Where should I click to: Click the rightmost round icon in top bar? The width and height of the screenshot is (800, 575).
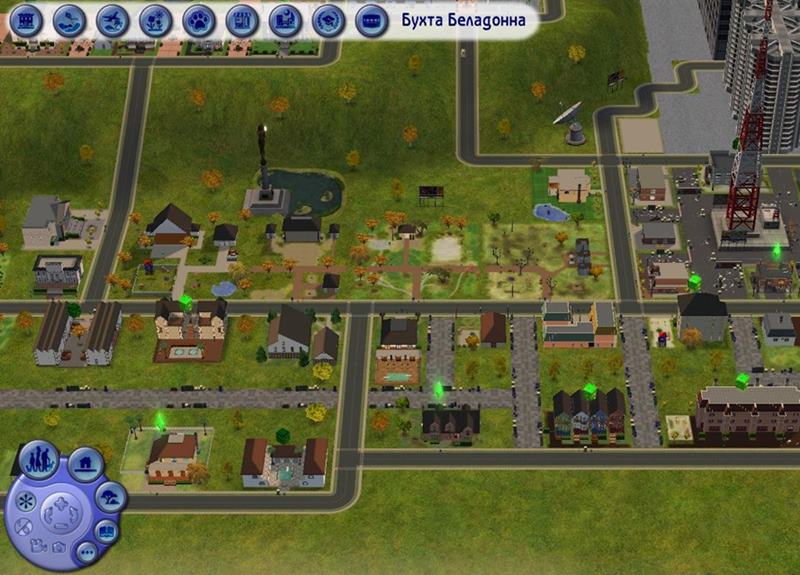click(371, 19)
